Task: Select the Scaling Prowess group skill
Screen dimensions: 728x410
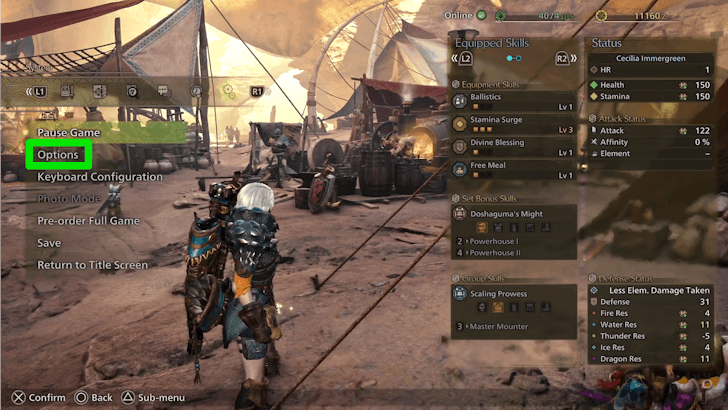Action: [513, 294]
